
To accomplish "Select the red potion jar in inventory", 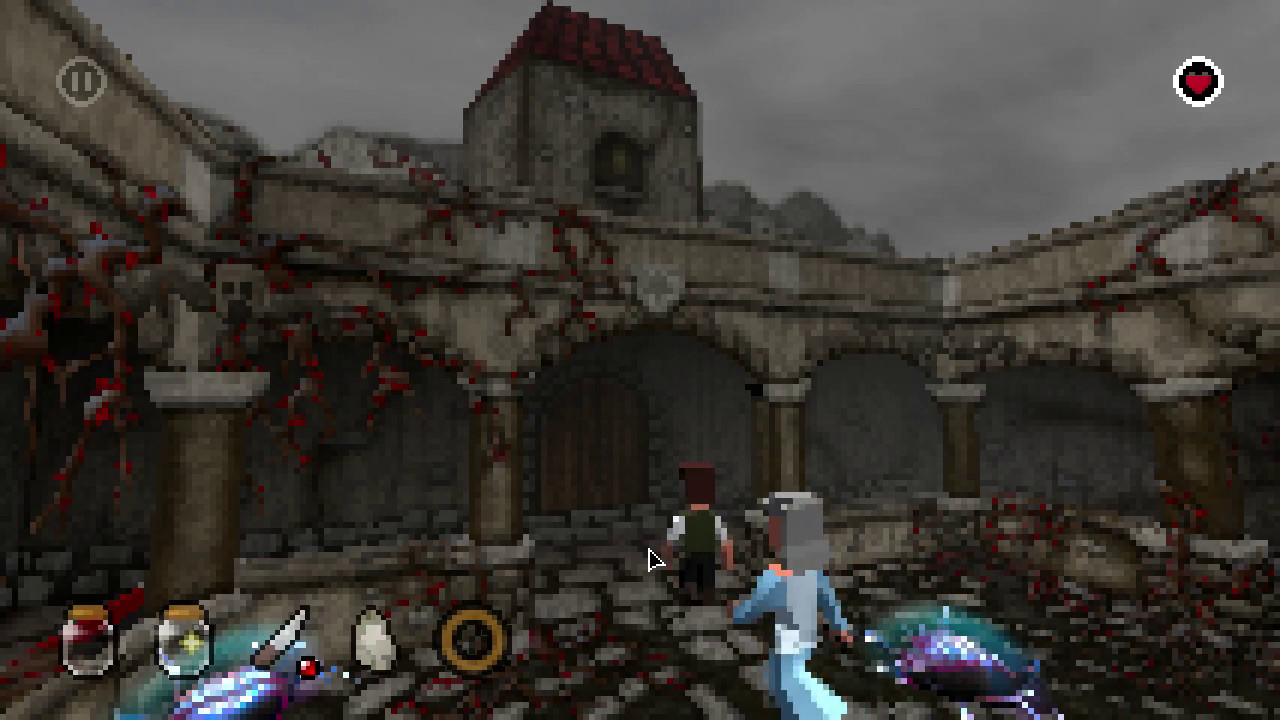I will (84, 640).
